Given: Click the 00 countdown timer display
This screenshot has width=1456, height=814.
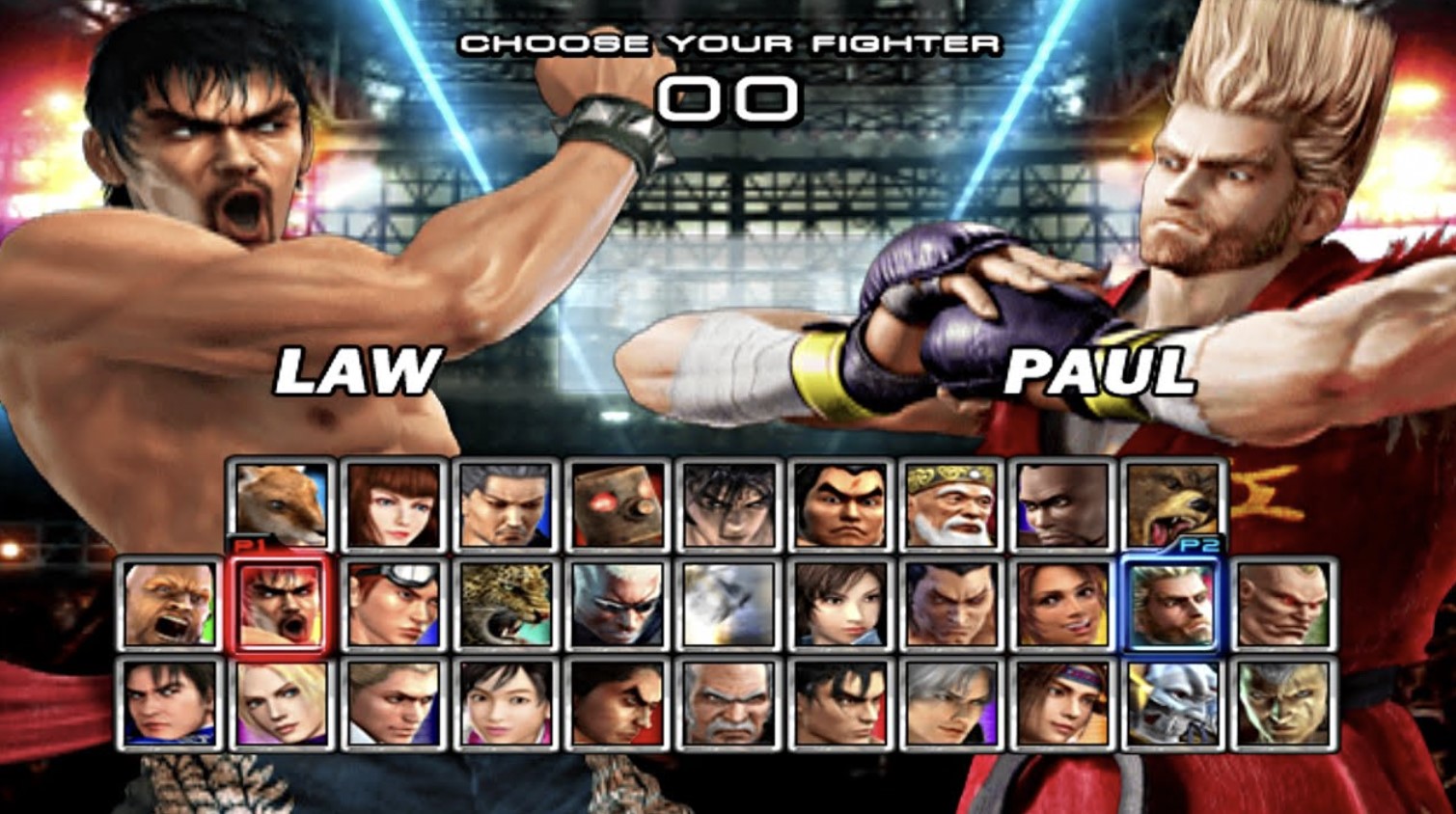Looking at the screenshot, I should (x=729, y=96).
